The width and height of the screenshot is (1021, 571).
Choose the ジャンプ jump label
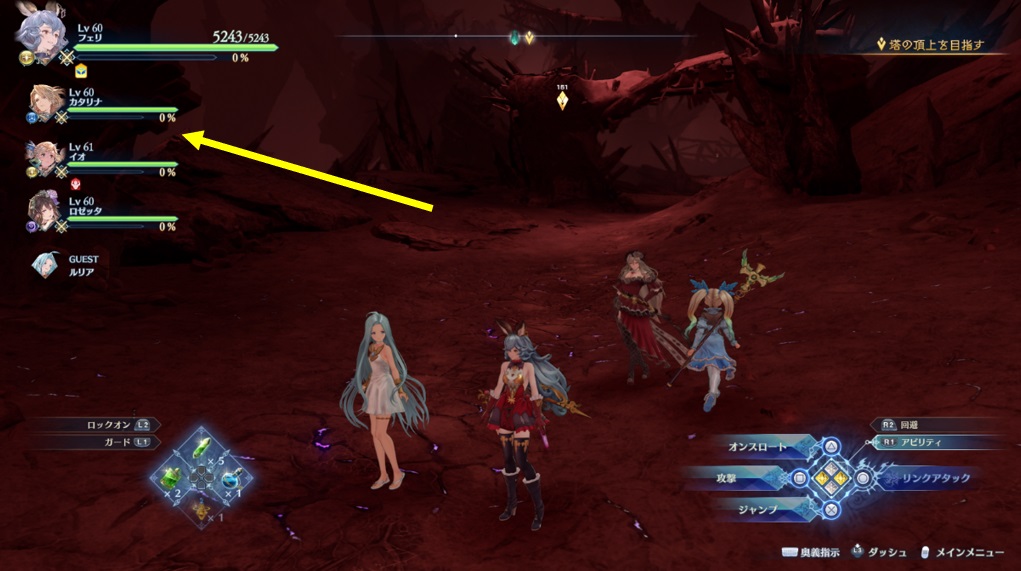tap(756, 509)
